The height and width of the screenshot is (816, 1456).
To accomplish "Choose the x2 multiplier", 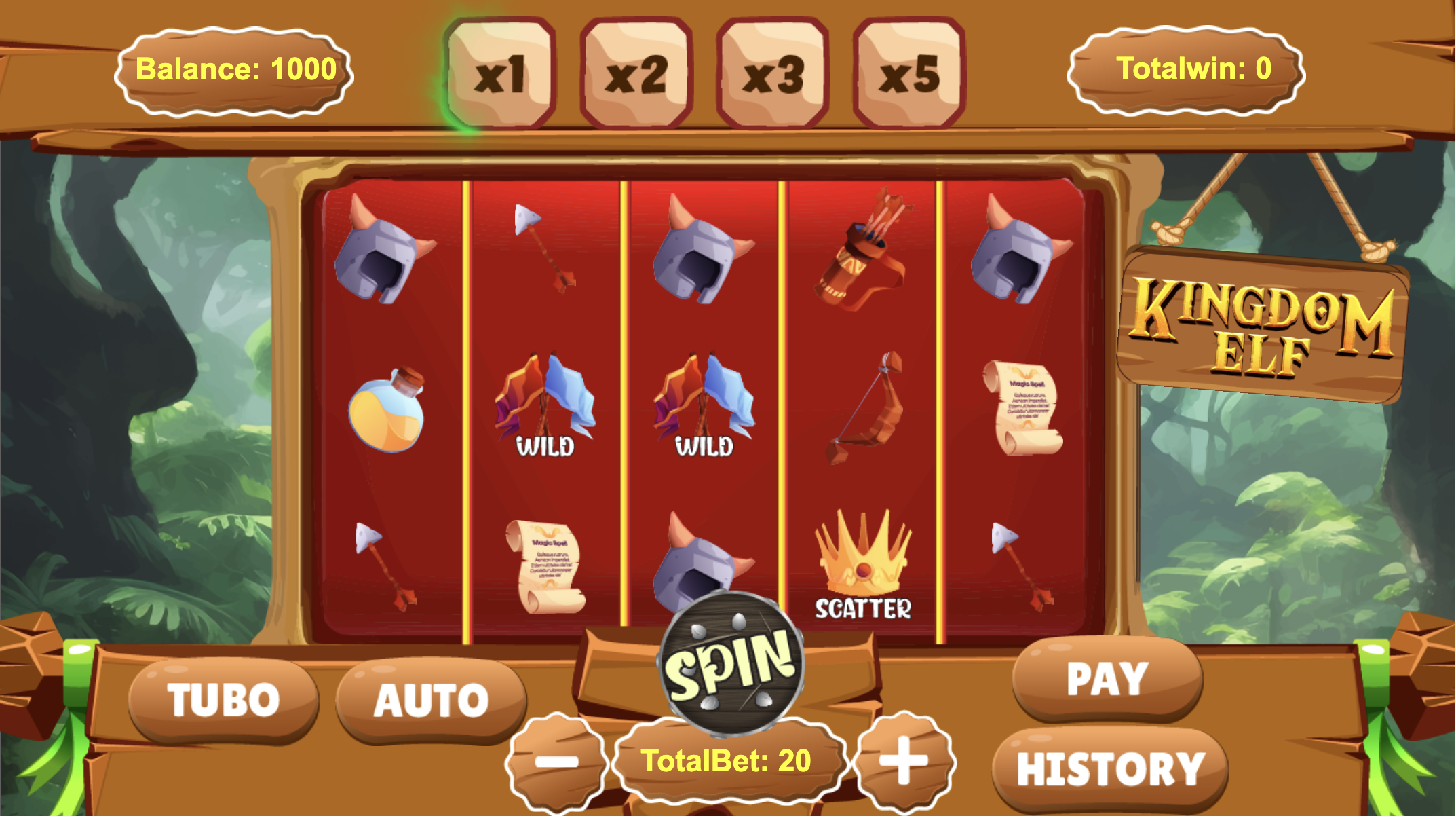I will [636, 73].
